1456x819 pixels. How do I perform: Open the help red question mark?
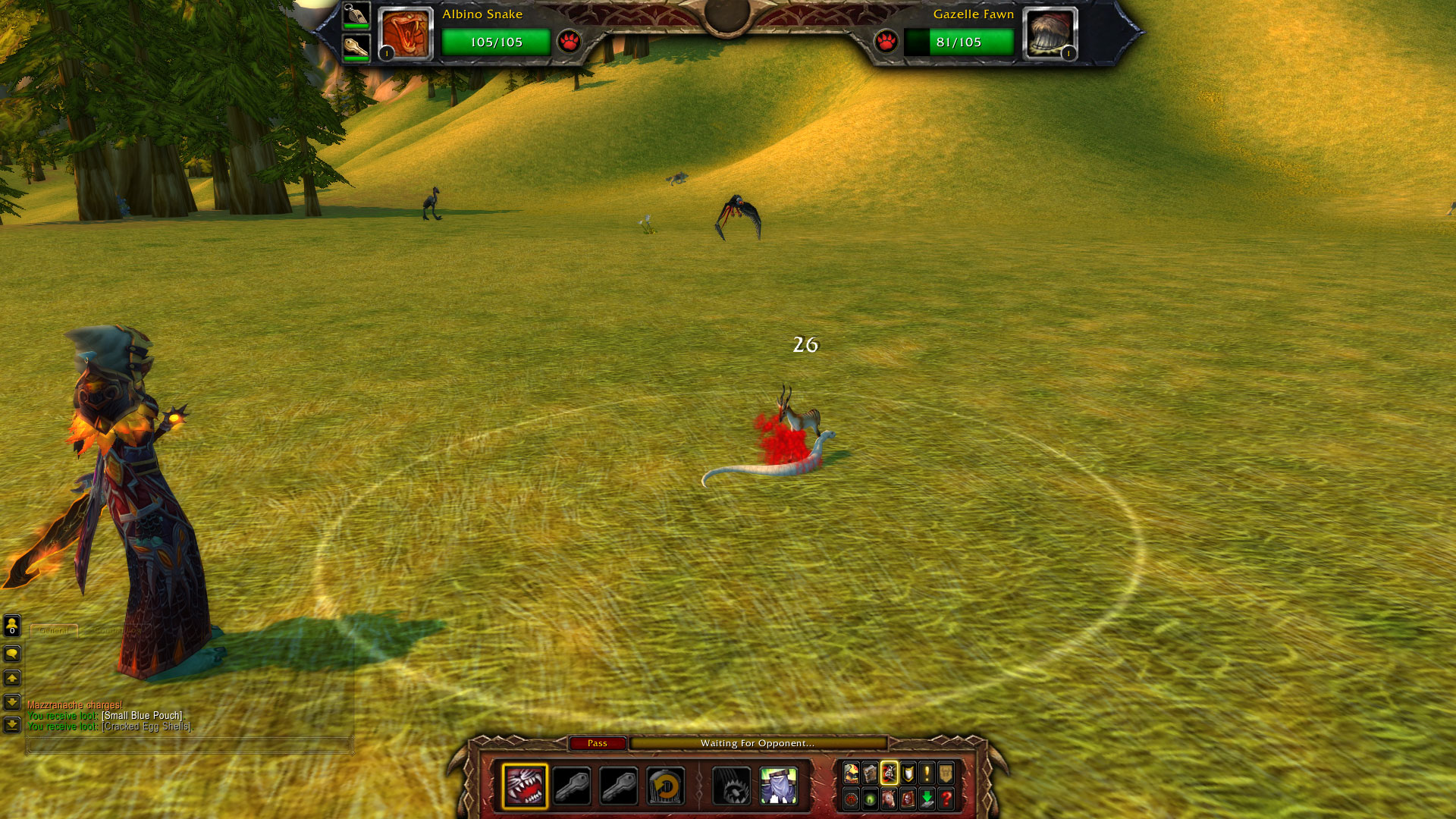tap(946, 799)
